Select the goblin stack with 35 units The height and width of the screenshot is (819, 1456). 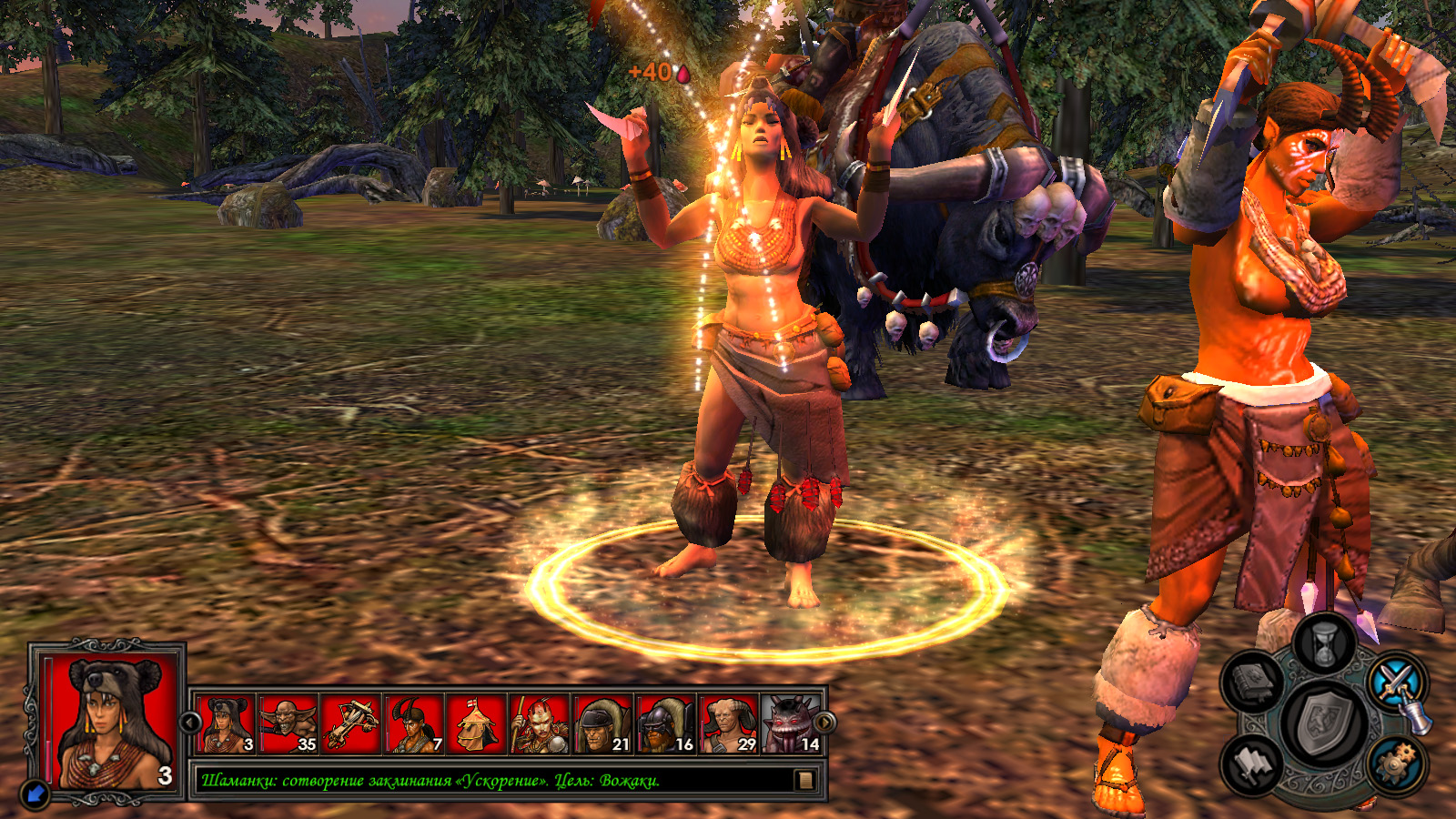[288, 724]
